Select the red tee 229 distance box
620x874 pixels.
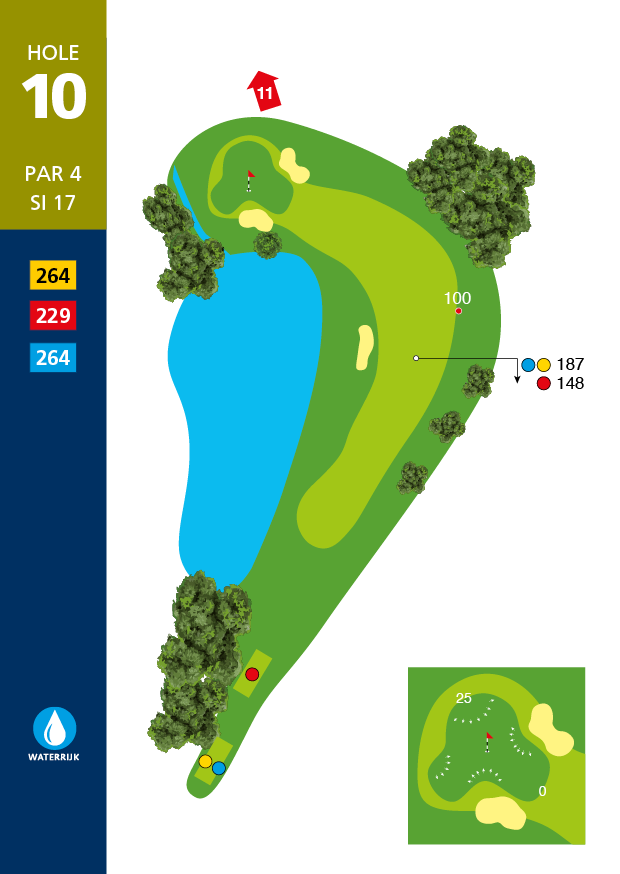53,316
